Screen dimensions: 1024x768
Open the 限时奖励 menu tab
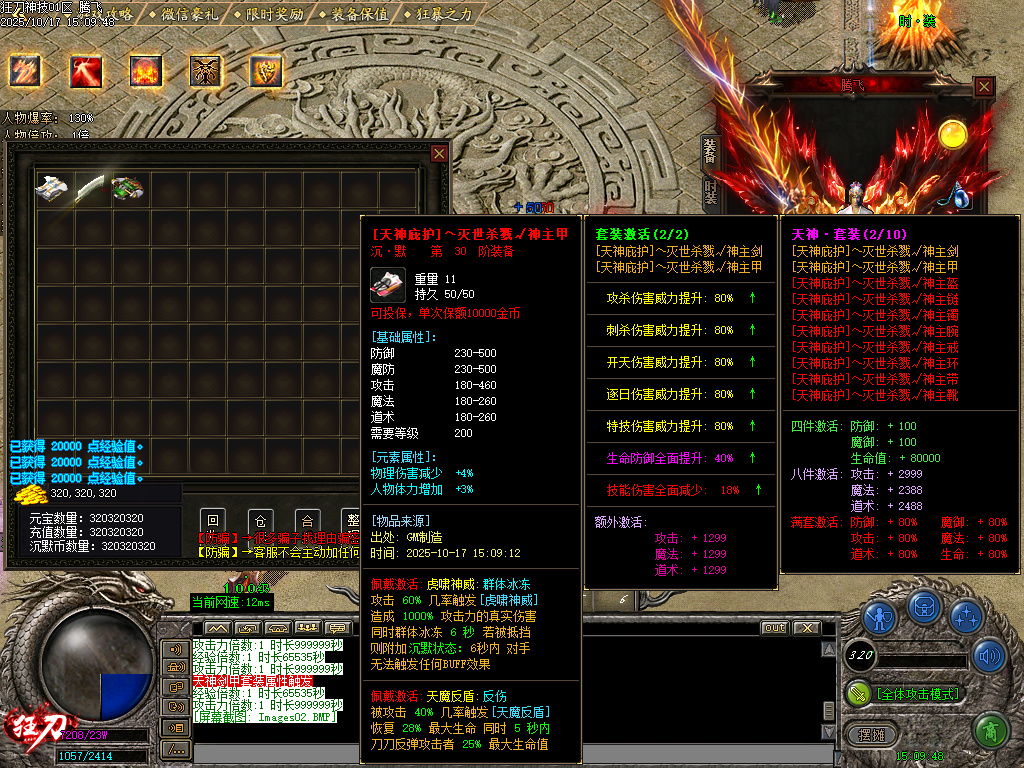[268, 14]
